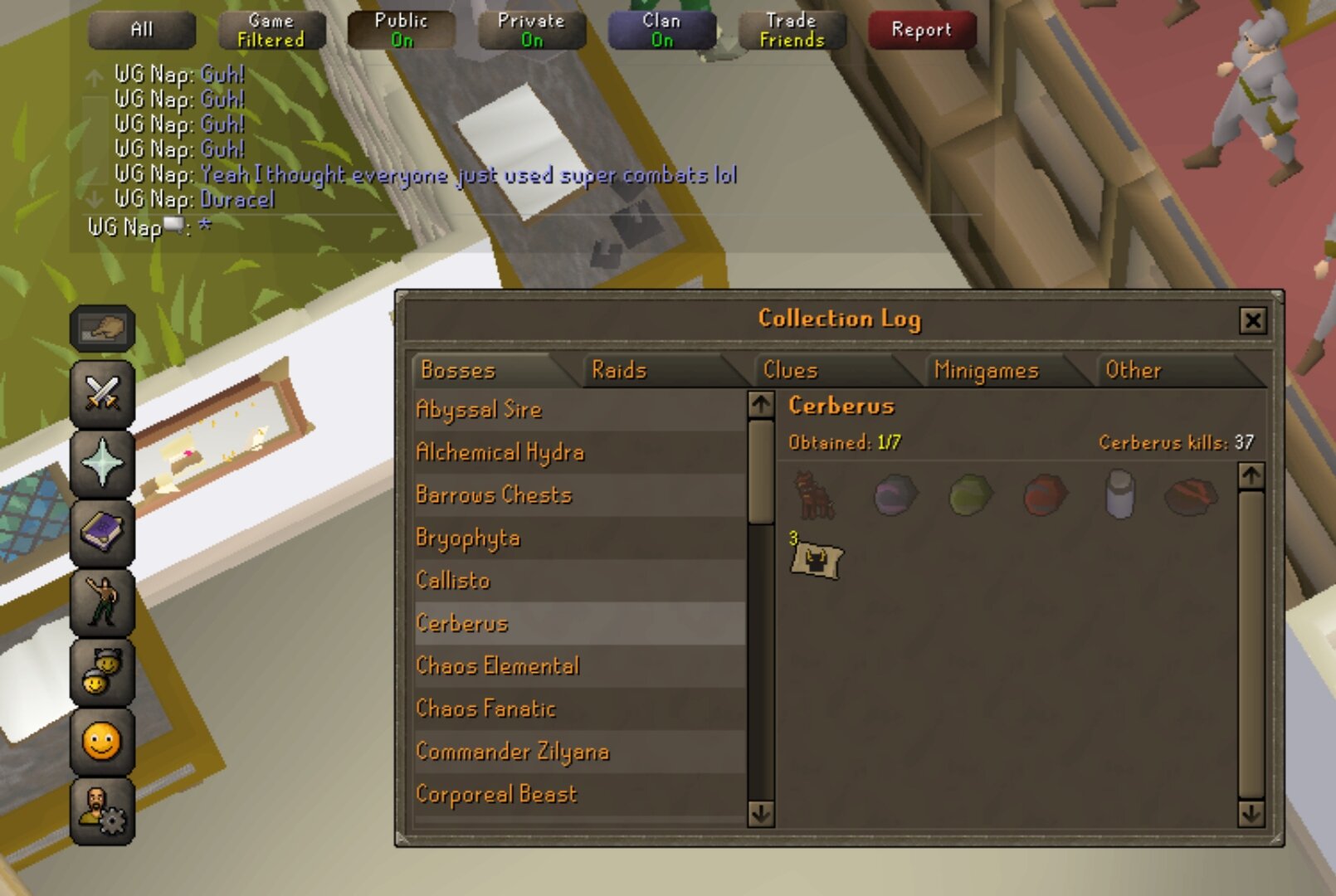Open the Barrows Chests entry
1336x896 pixels.
point(494,495)
